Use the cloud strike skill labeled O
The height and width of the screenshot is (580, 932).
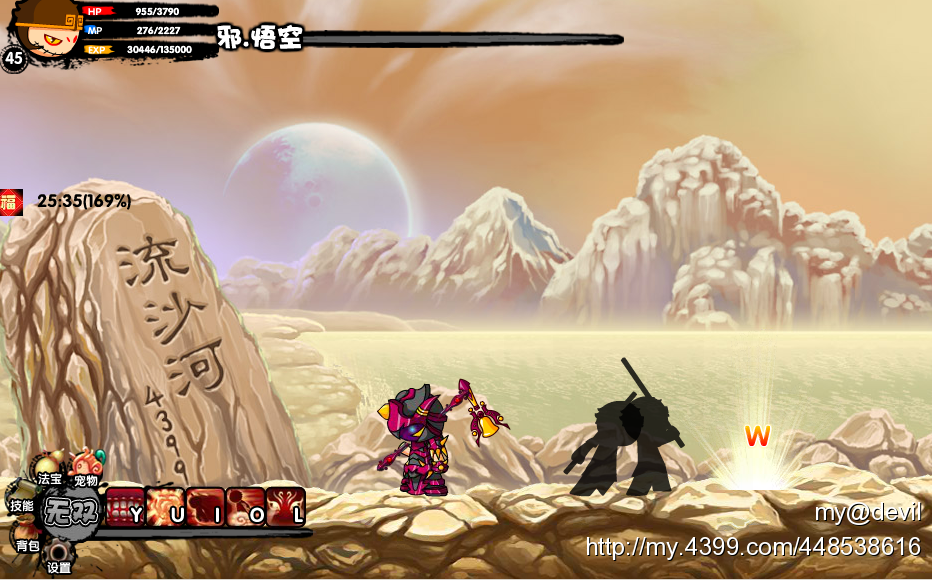click(x=245, y=508)
